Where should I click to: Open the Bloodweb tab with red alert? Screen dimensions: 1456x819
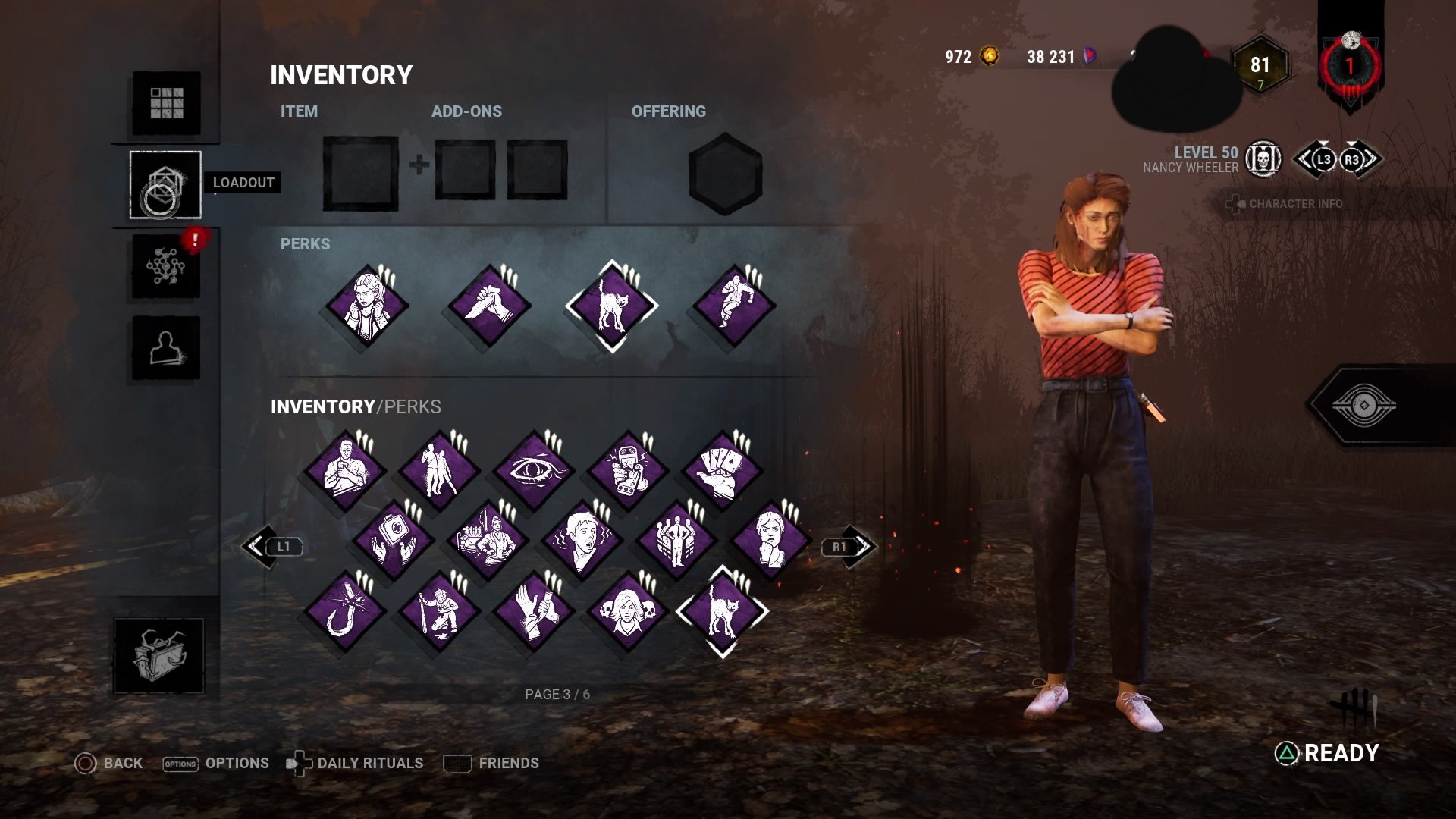click(x=165, y=266)
